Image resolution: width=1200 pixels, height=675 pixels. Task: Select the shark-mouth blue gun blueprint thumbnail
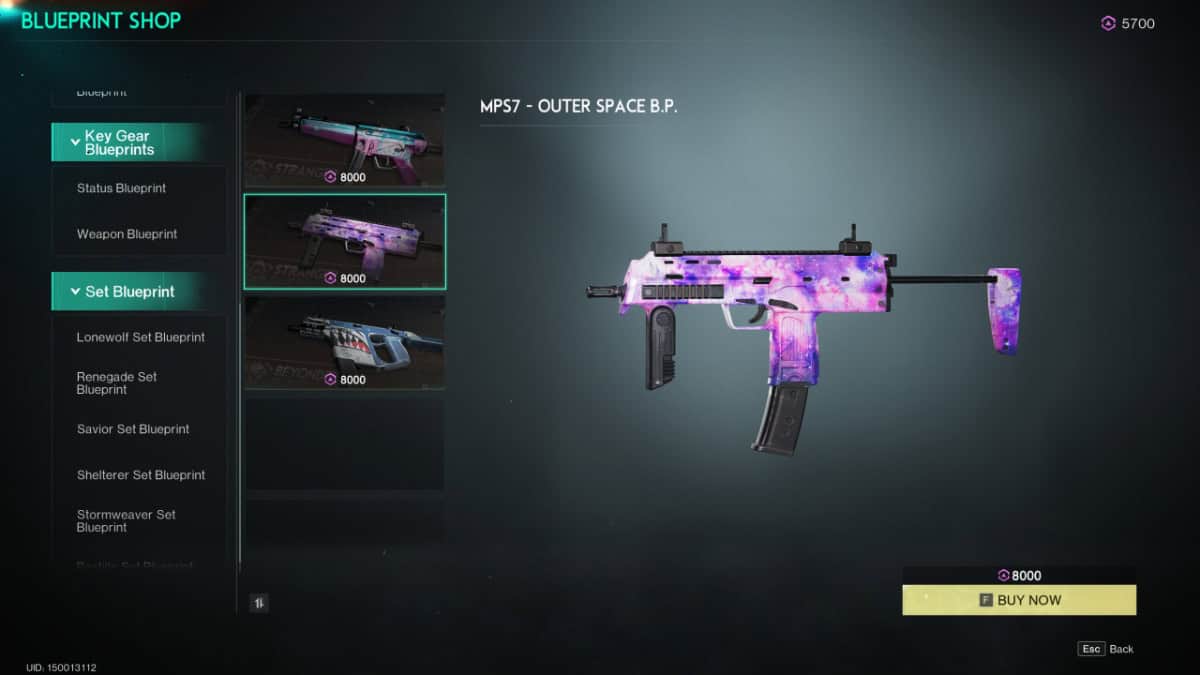345,342
